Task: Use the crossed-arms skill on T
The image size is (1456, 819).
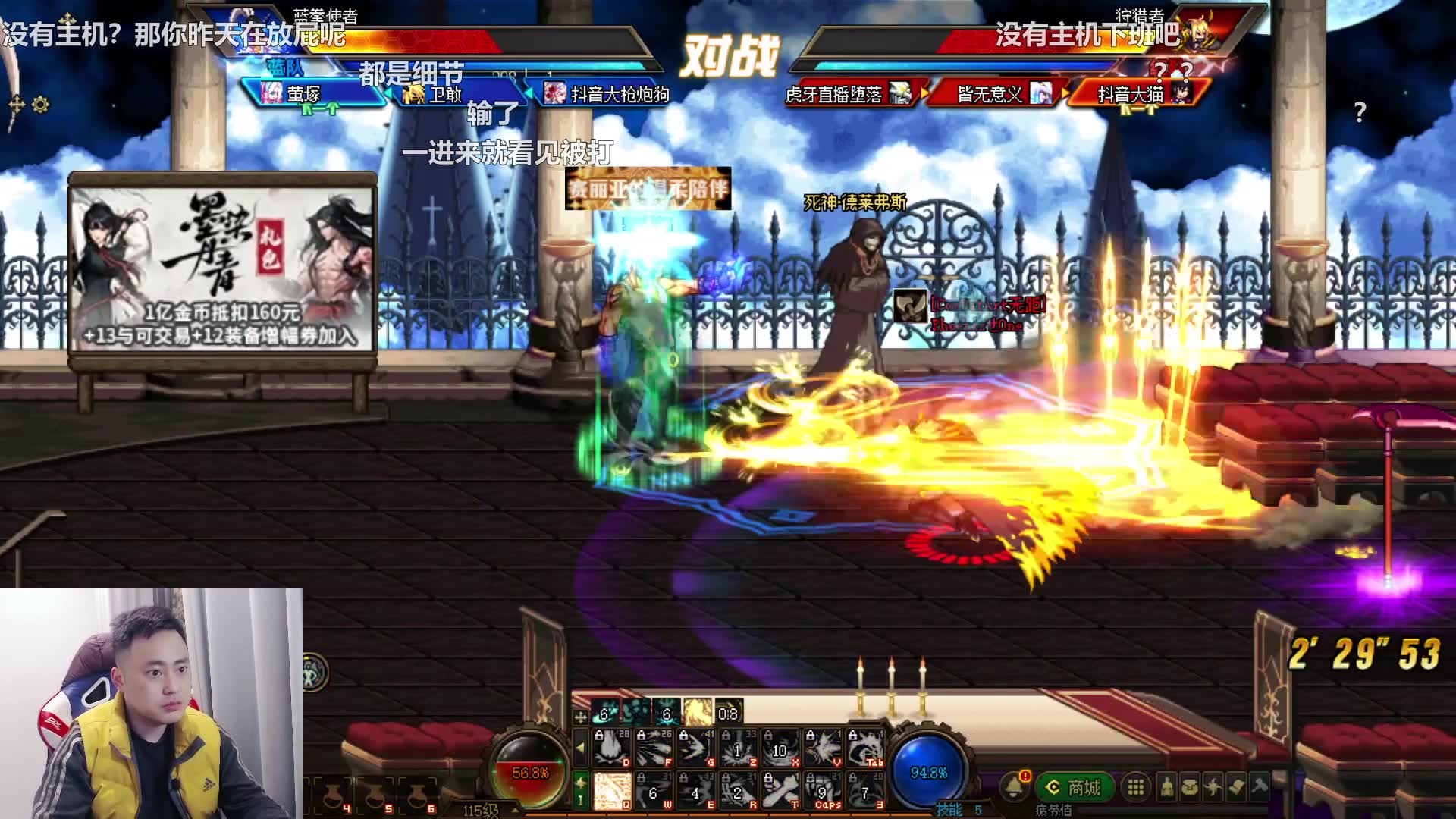Action: pyautogui.click(x=780, y=791)
